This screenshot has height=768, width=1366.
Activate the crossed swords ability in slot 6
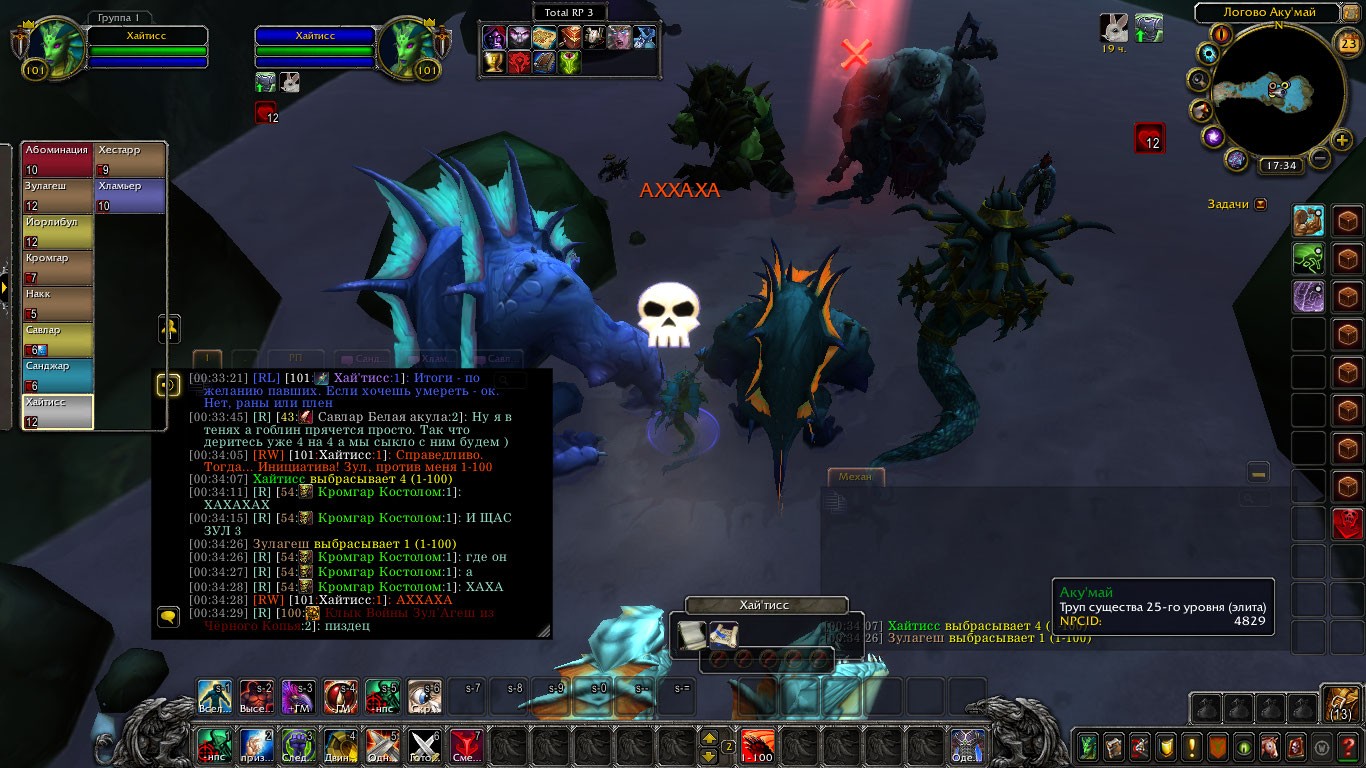click(425, 745)
